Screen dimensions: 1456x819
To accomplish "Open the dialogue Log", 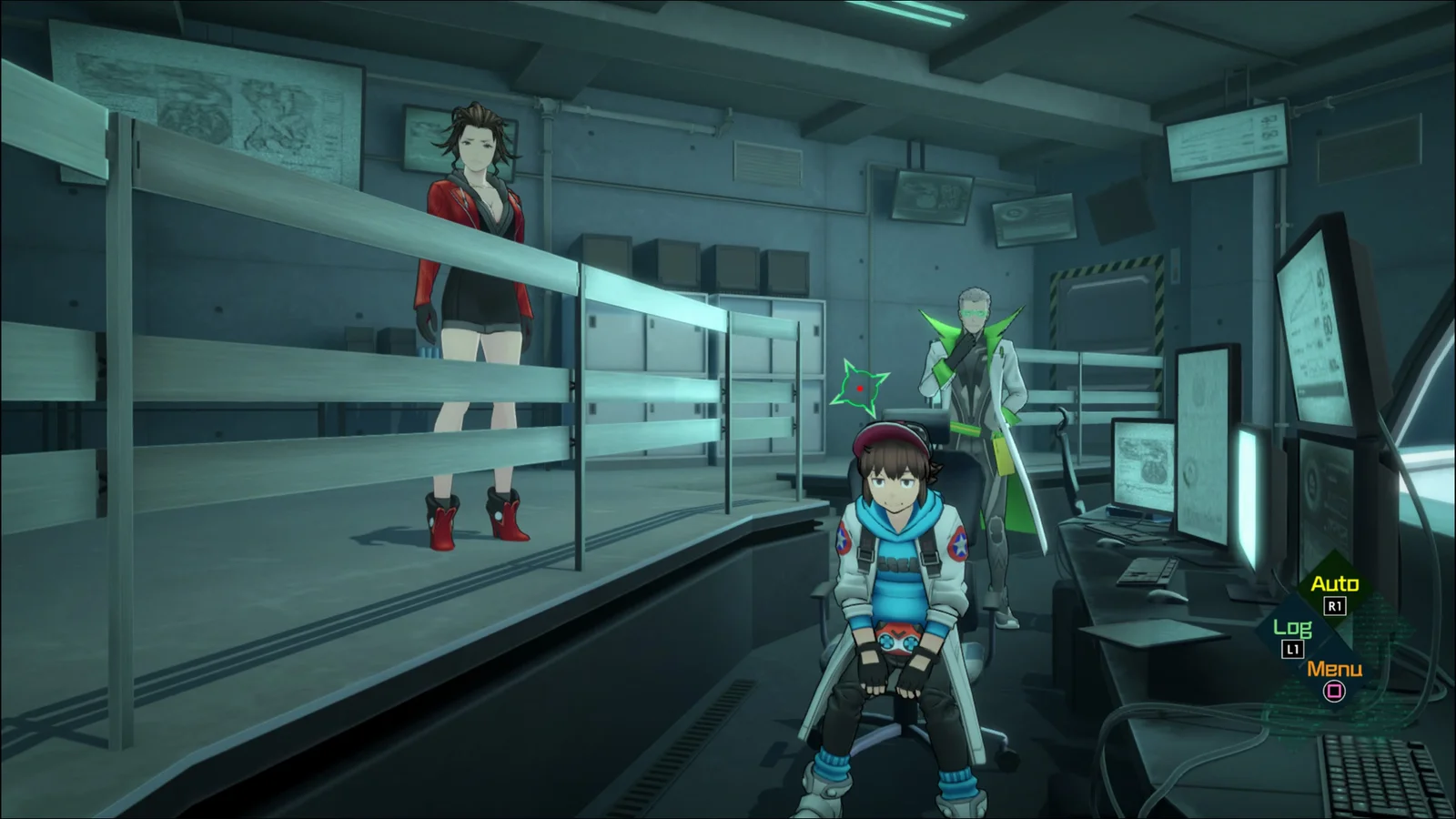I will coord(1292,629).
